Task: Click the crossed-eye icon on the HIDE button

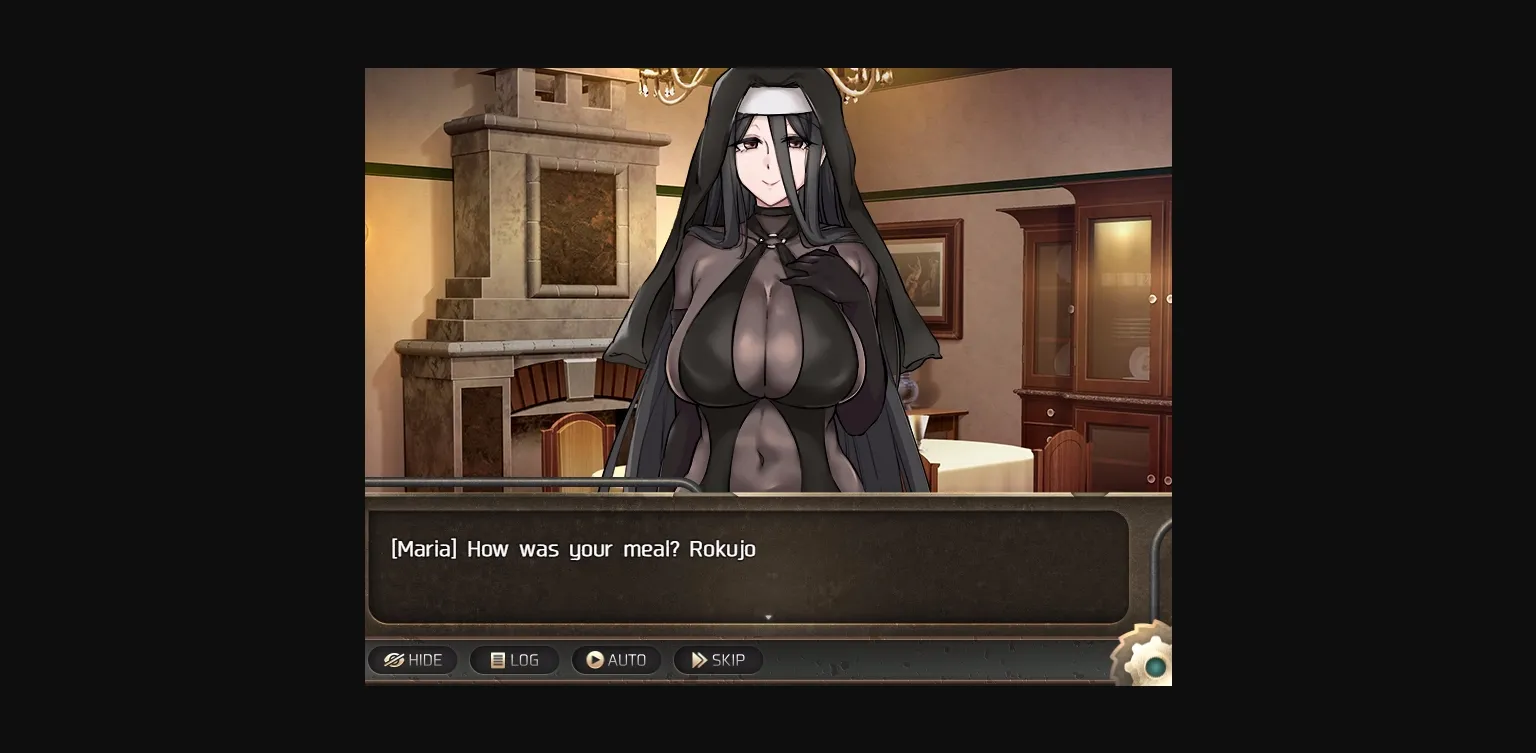Action: (394, 660)
